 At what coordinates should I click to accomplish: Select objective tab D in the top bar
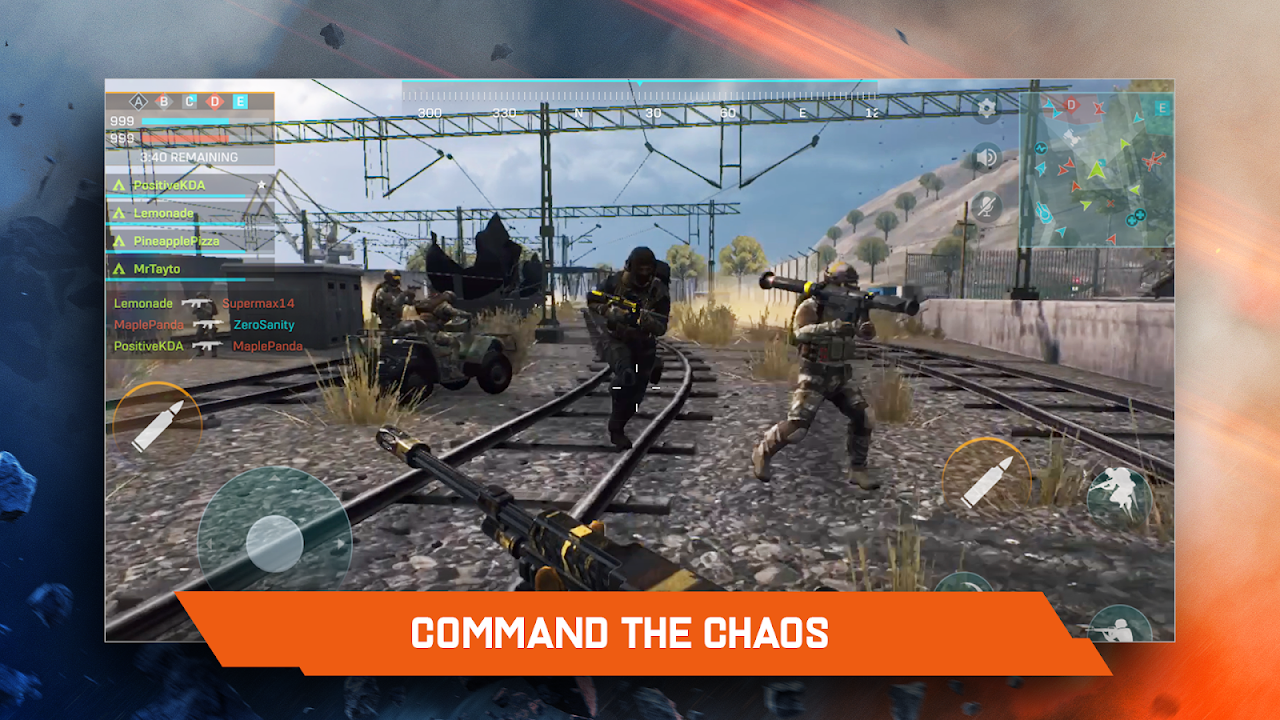point(214,101)
